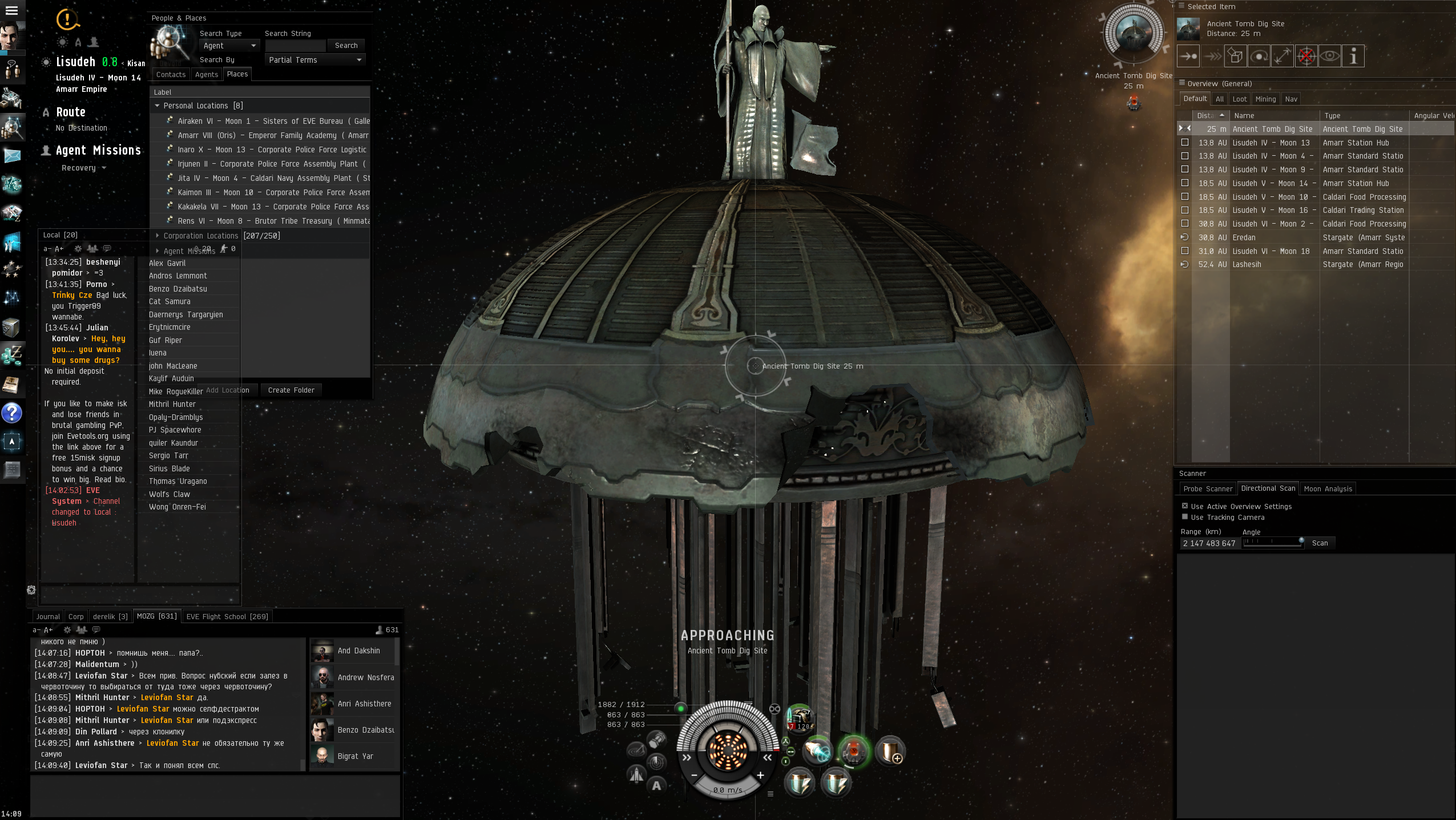Run the directional Scan
The image size is (1456, 820).
tap(1320, 543)
